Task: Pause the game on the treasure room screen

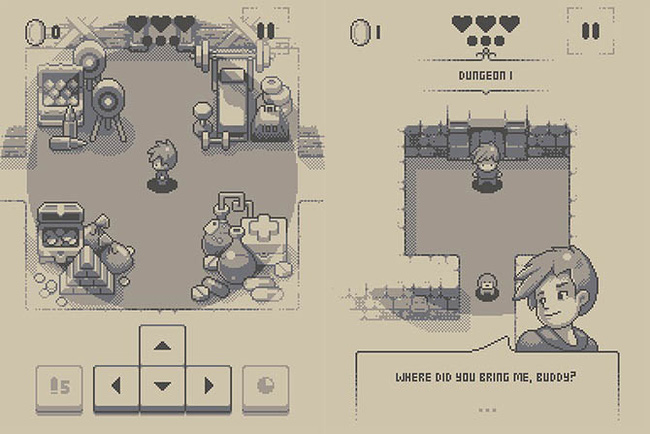Action: 265,30
